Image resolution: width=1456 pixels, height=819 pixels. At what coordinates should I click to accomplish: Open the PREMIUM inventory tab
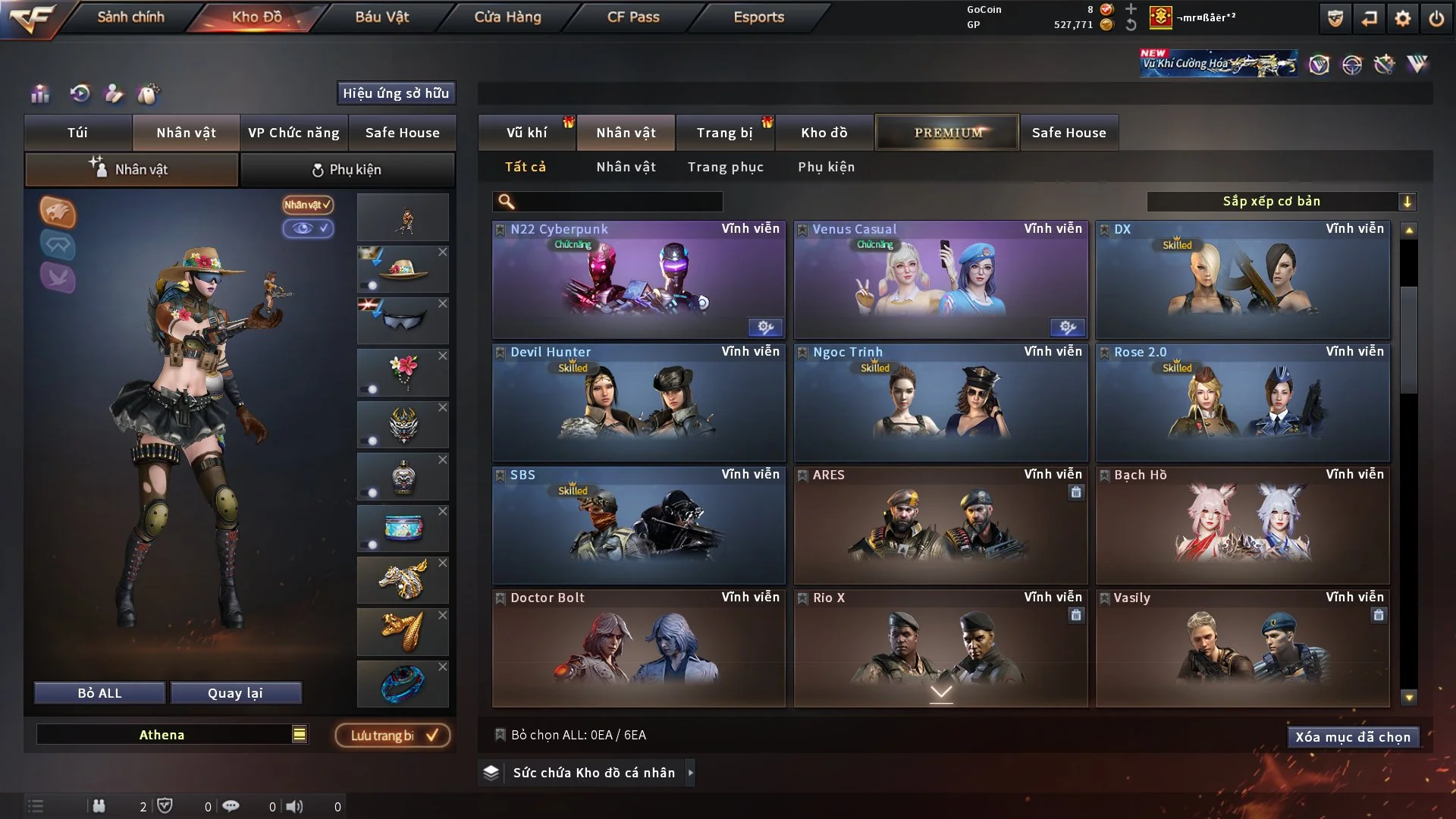pos(946,132)
